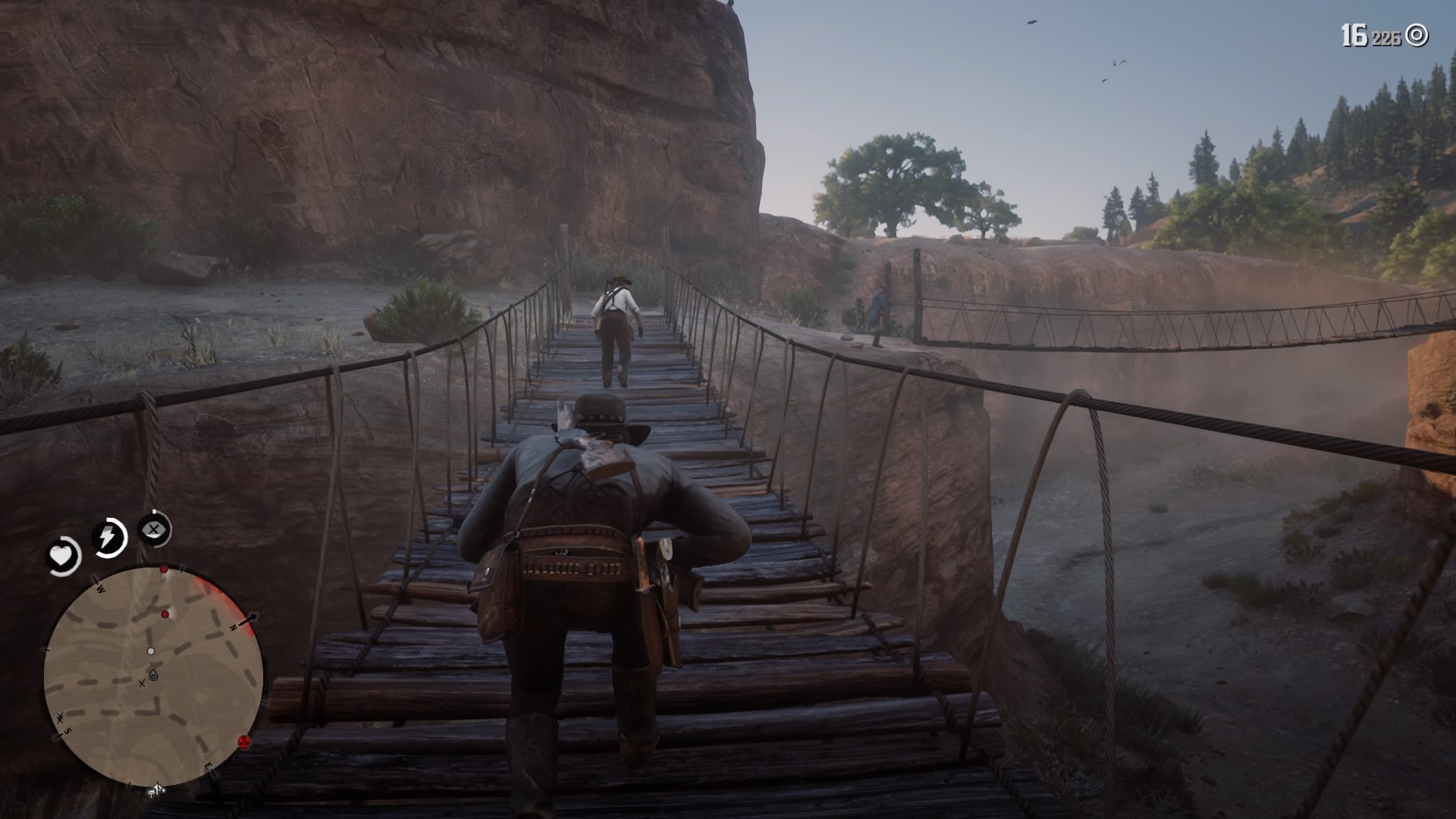Viewport: 1456px width, 819px height.
Task: Select the white waypoint dot on the minimap
Action: click(x=151, y=651)
